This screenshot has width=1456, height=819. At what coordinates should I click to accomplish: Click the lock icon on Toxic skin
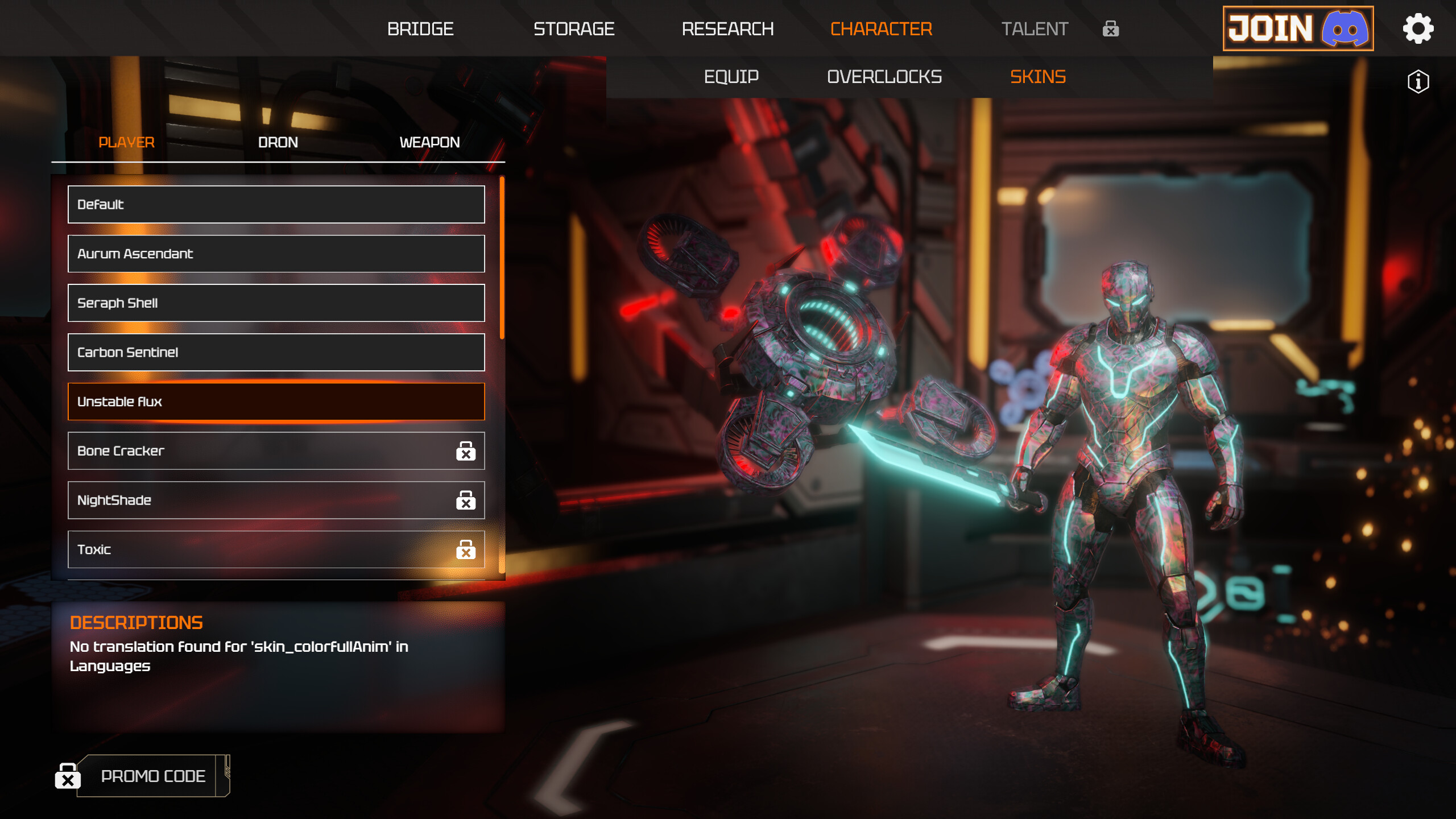pos(466,550)
